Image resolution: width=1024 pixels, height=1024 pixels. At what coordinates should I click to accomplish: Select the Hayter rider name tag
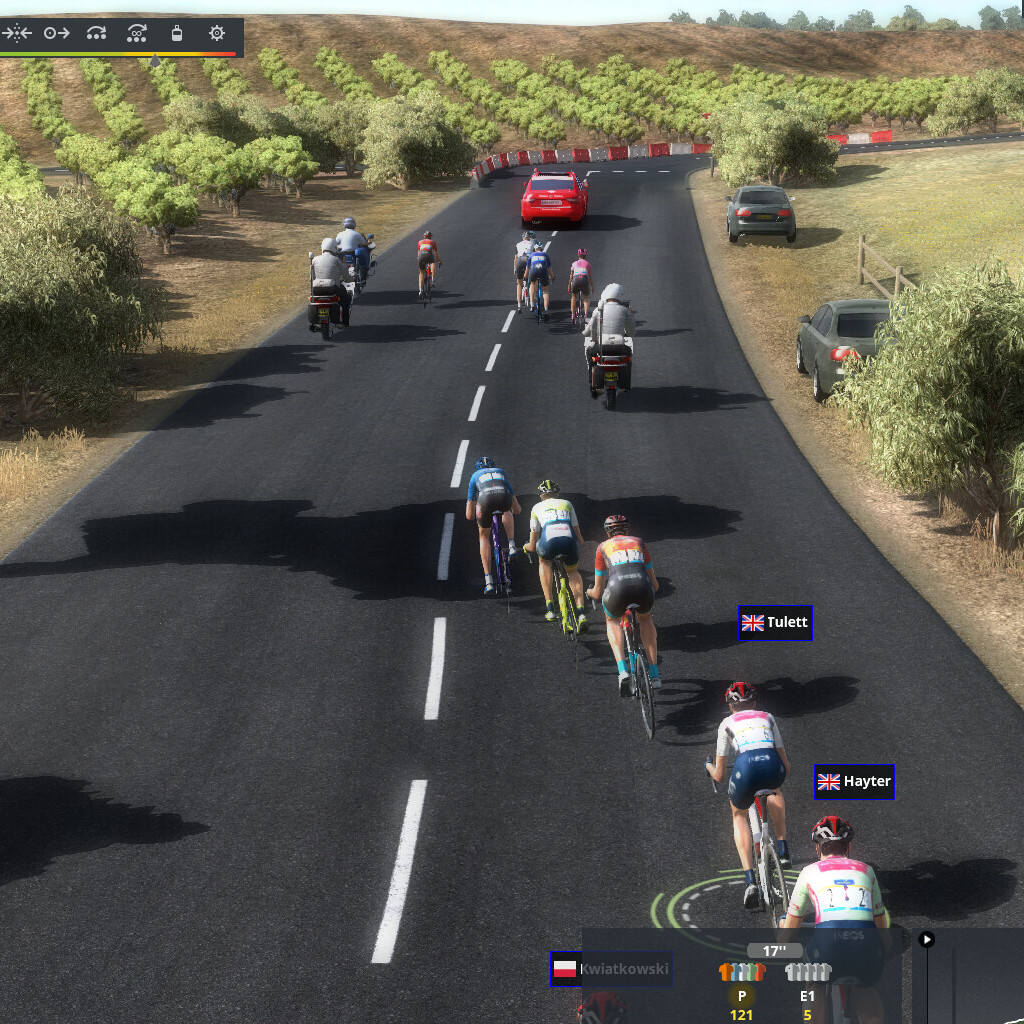click(854, 781)
